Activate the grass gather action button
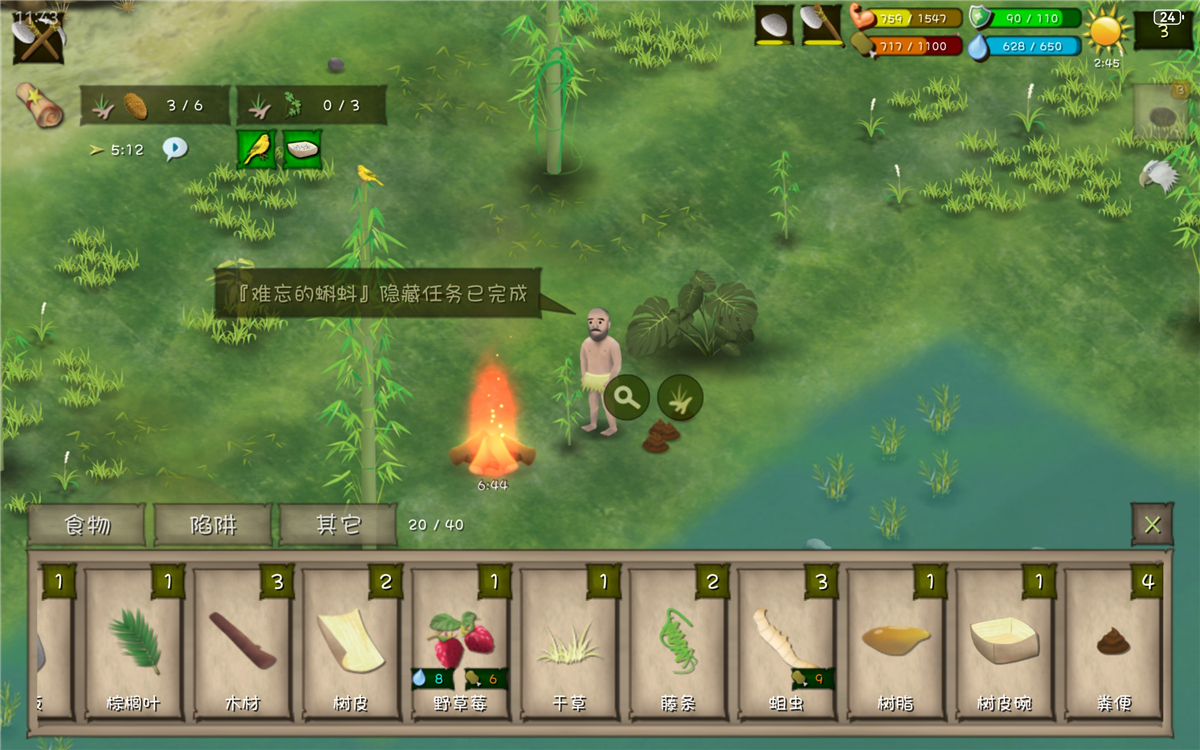The image size is (1200, 750). pyautogui.click(x=680, y=397)
